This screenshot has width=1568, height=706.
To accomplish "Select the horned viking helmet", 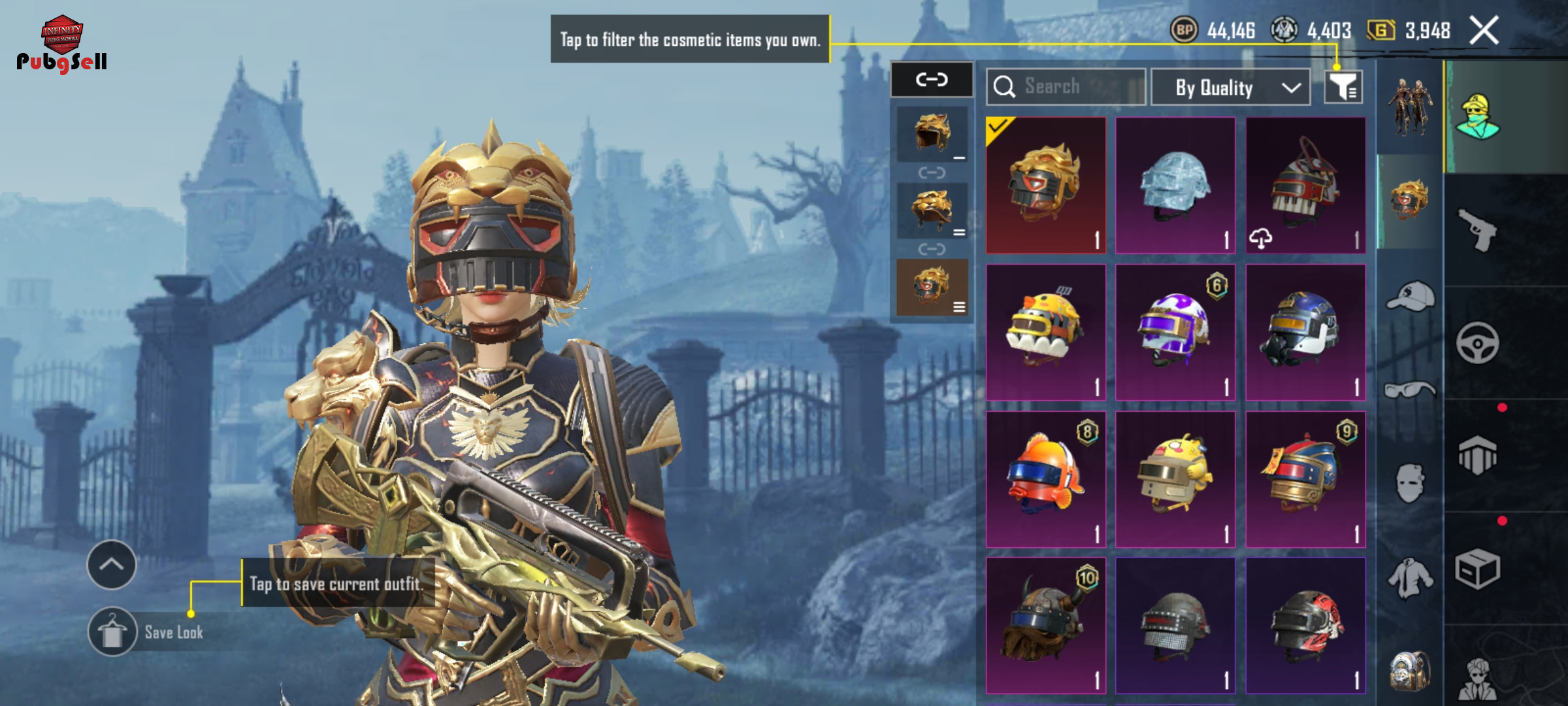I will click(x=1045, y=626).
